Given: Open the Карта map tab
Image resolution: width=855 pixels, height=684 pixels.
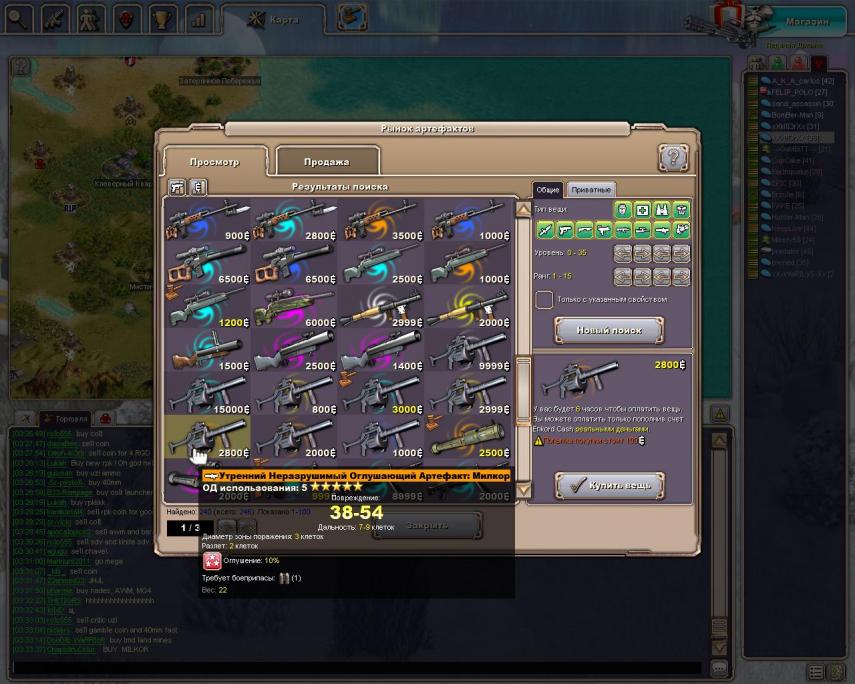Looking at the screenshot, I should (274, 19).
